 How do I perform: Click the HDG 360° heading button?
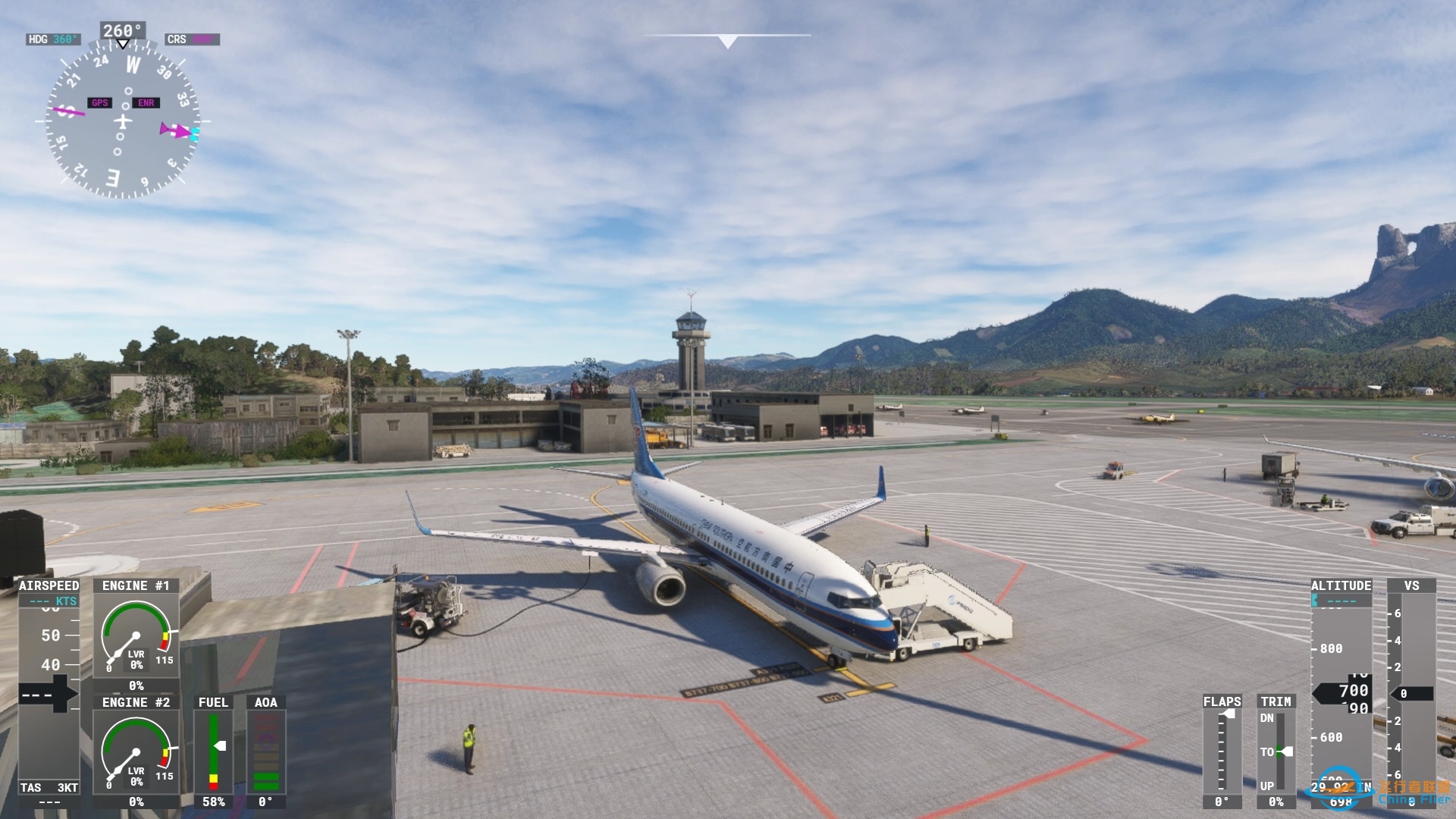click(53, 38)
